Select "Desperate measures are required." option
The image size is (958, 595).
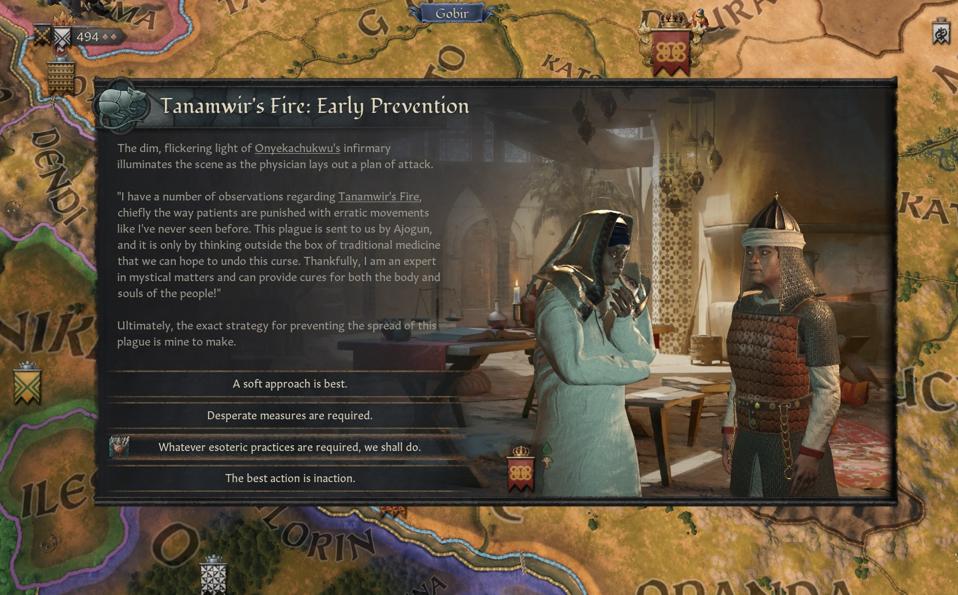click(x=290, y=416)
